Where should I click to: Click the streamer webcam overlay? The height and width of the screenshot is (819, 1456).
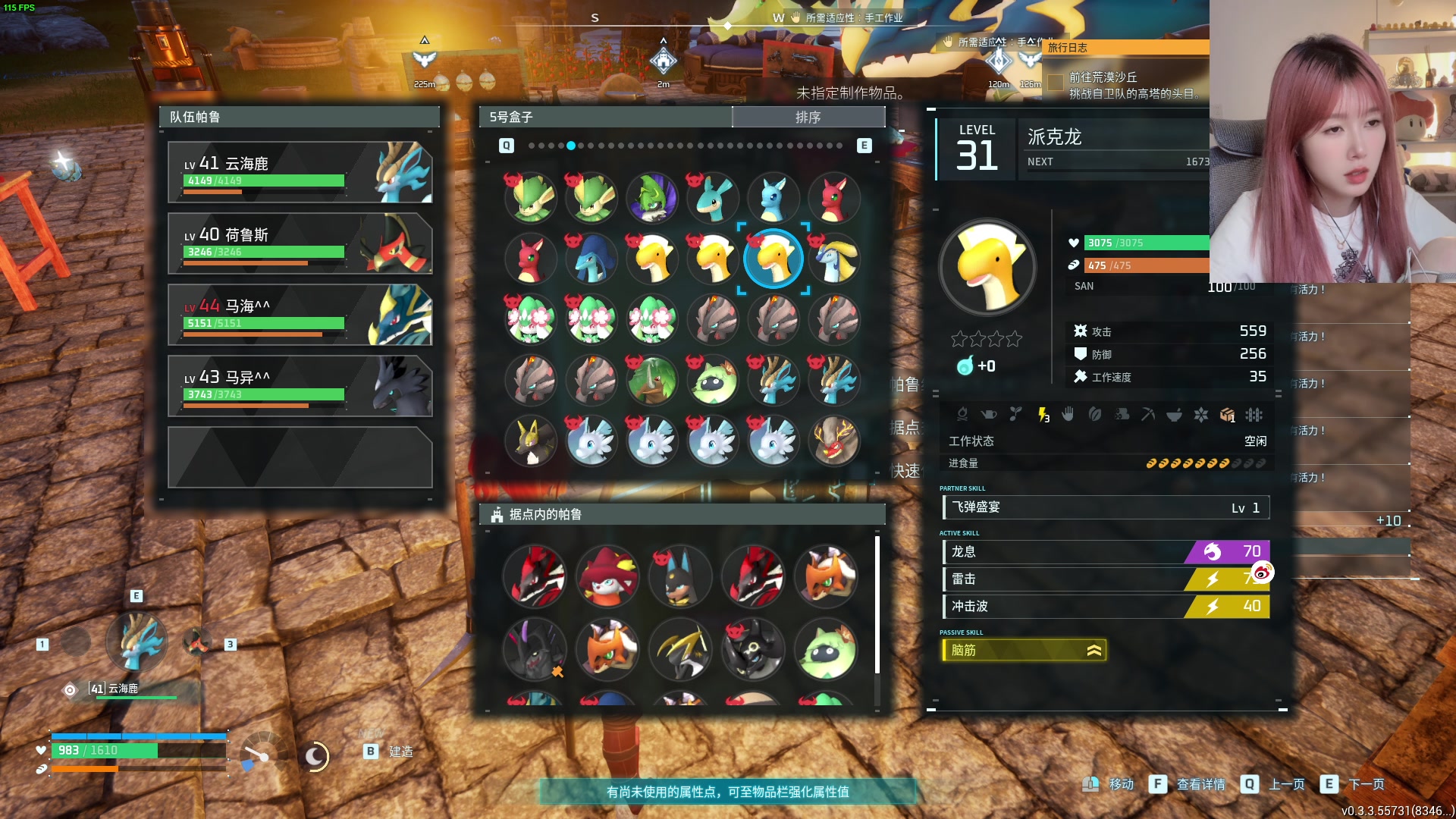pyautogui.click(x=1332, y=141)
